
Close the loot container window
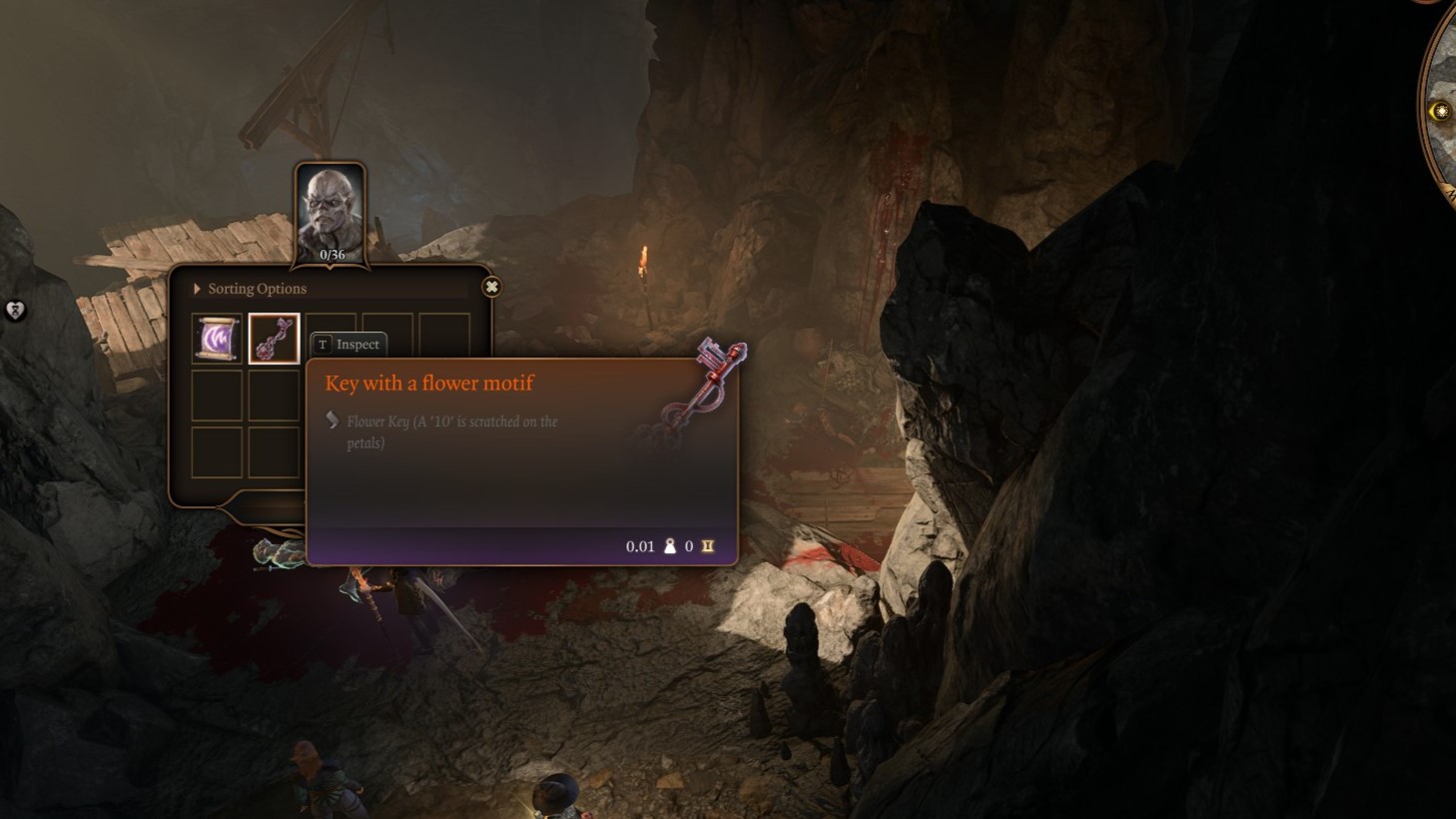491,287
